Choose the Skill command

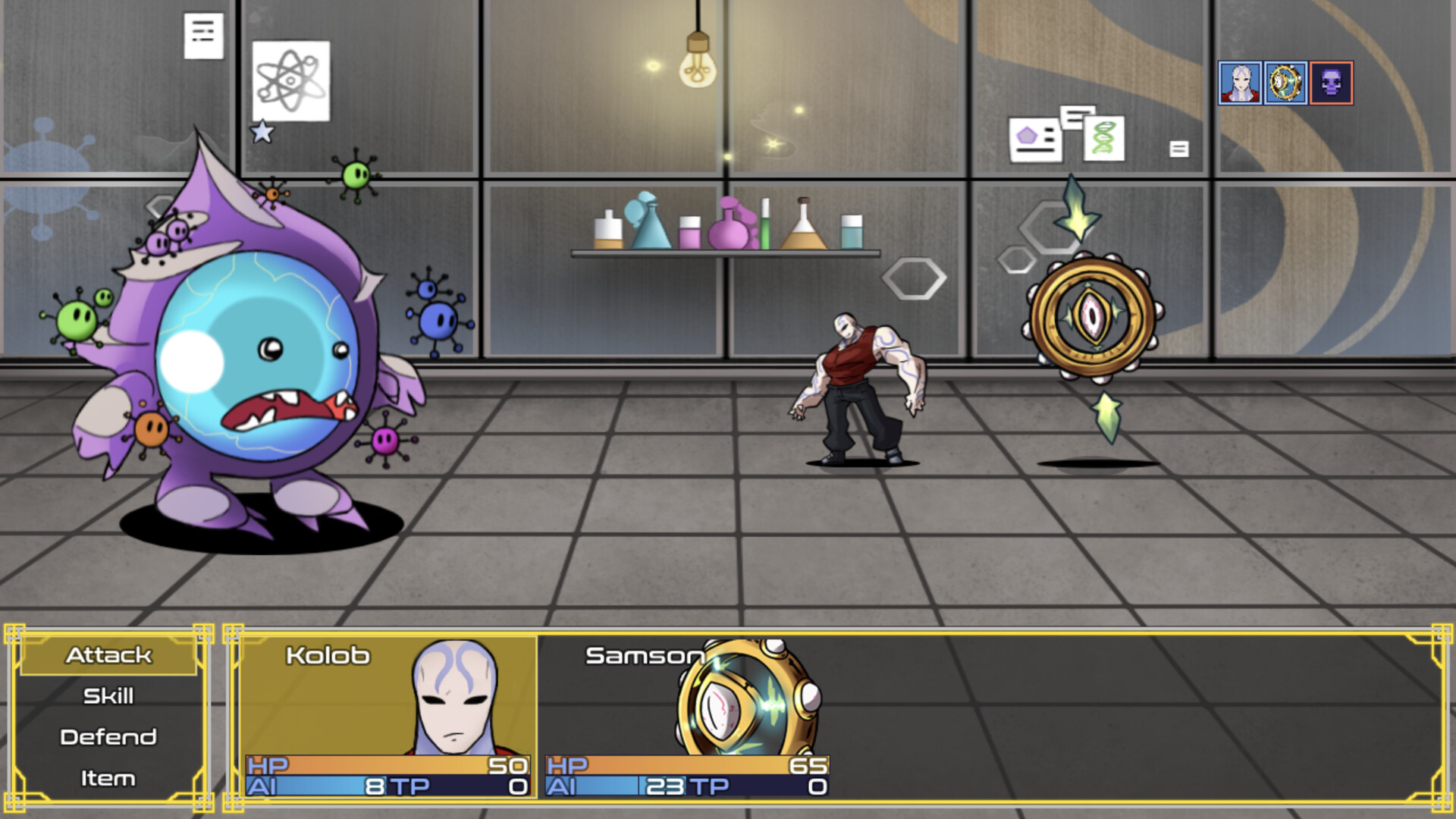[109, 695]
